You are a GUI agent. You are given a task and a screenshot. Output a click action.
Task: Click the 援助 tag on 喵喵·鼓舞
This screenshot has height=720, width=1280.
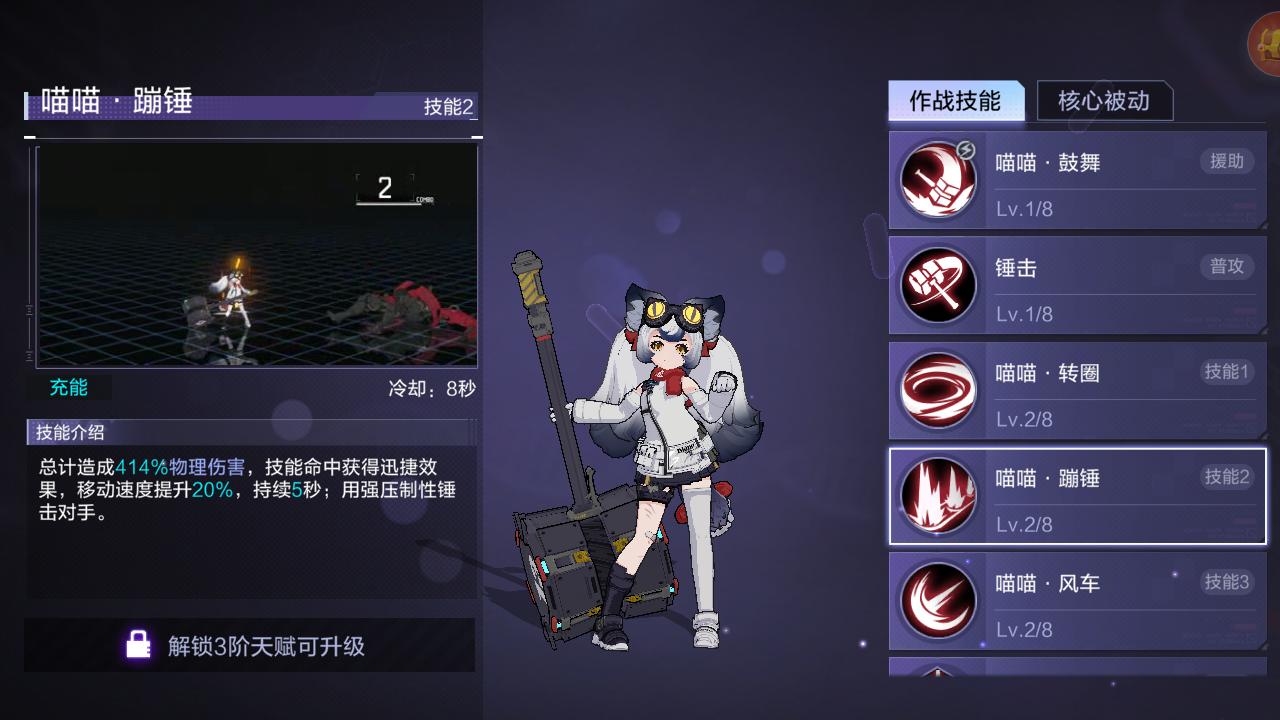point(1227,162)
